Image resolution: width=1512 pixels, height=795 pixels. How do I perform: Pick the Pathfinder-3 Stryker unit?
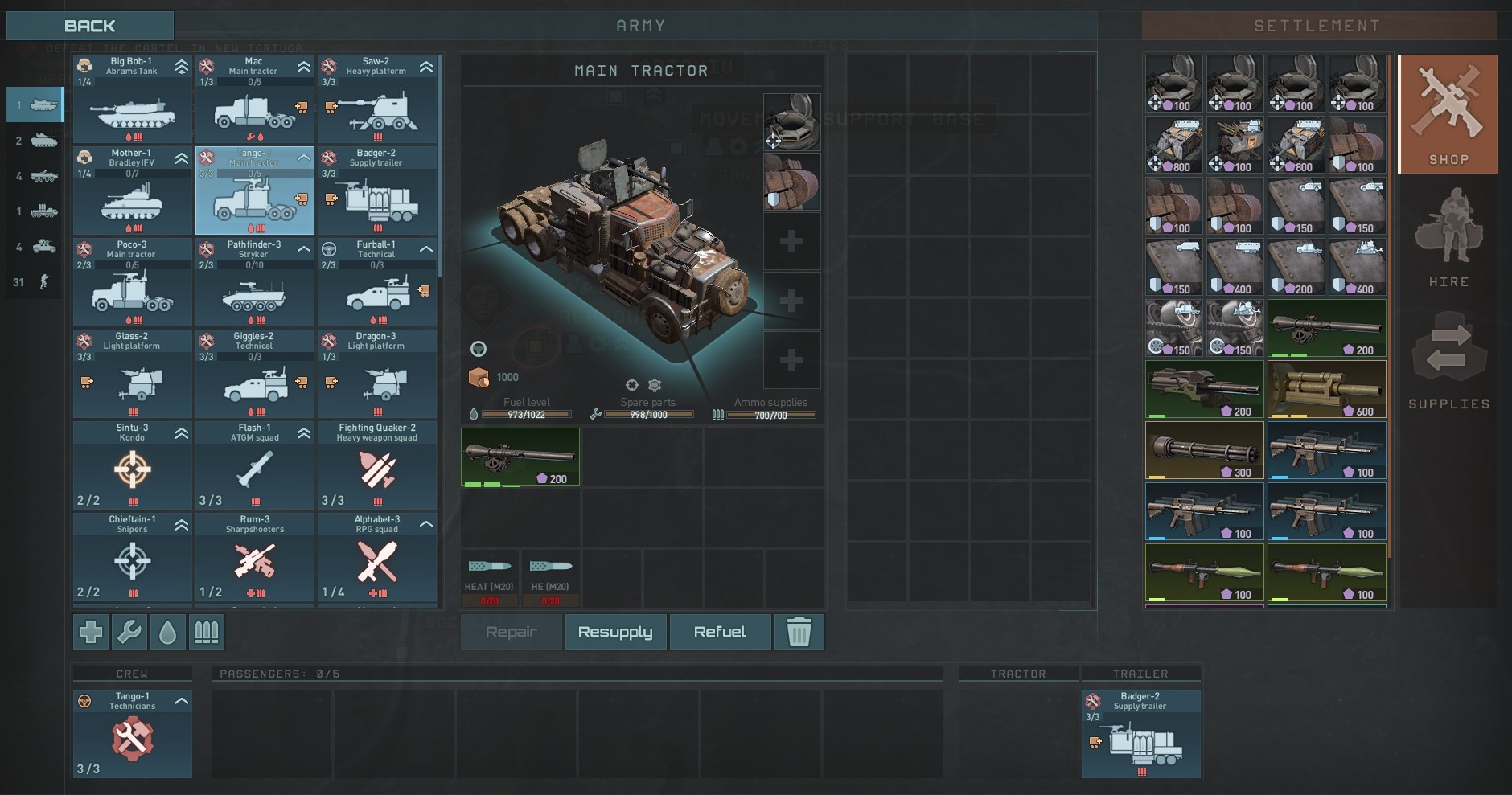254,282
